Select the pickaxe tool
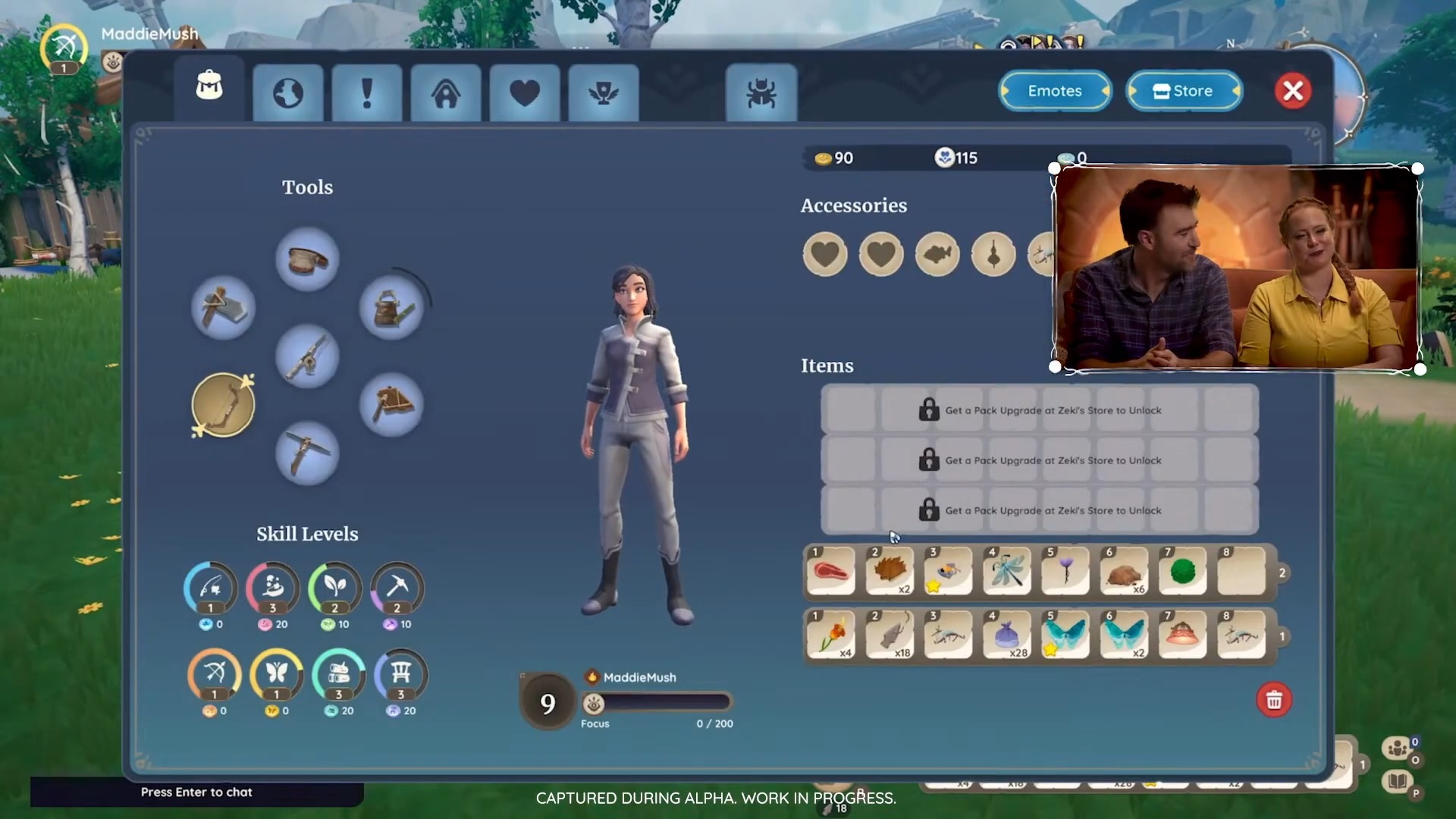This screenshot has width=1456, height=819. click(x=307, y=453)
